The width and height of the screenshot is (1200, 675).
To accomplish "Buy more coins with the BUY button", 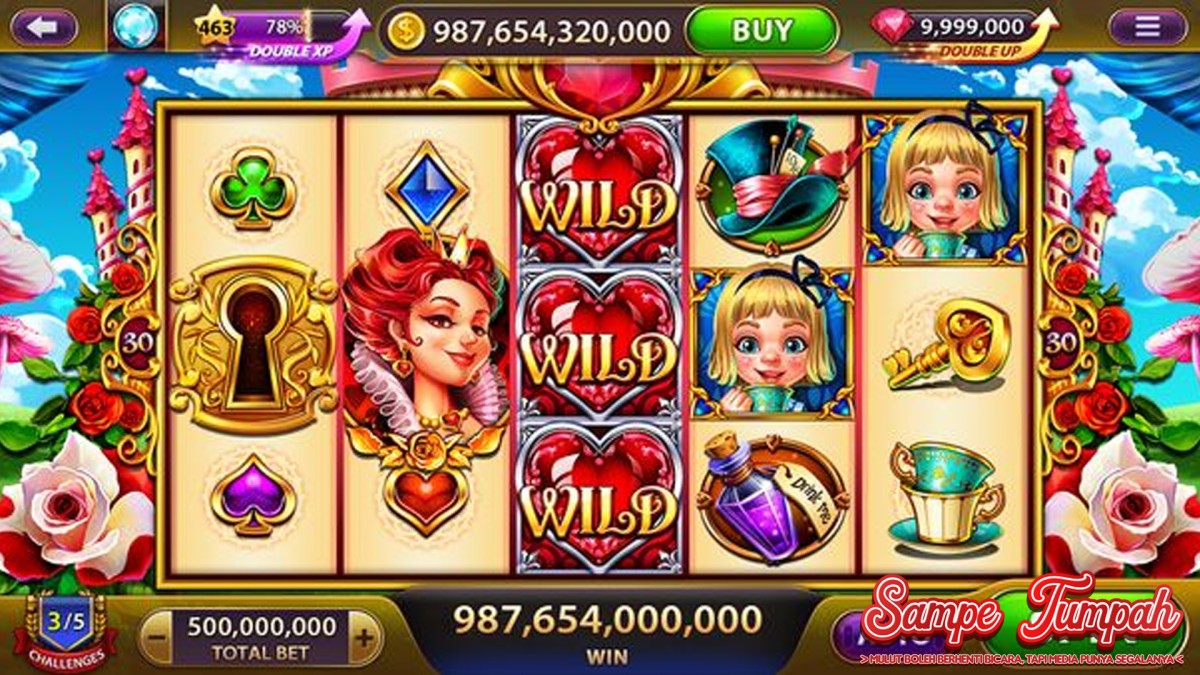I will tap(761, 30).
